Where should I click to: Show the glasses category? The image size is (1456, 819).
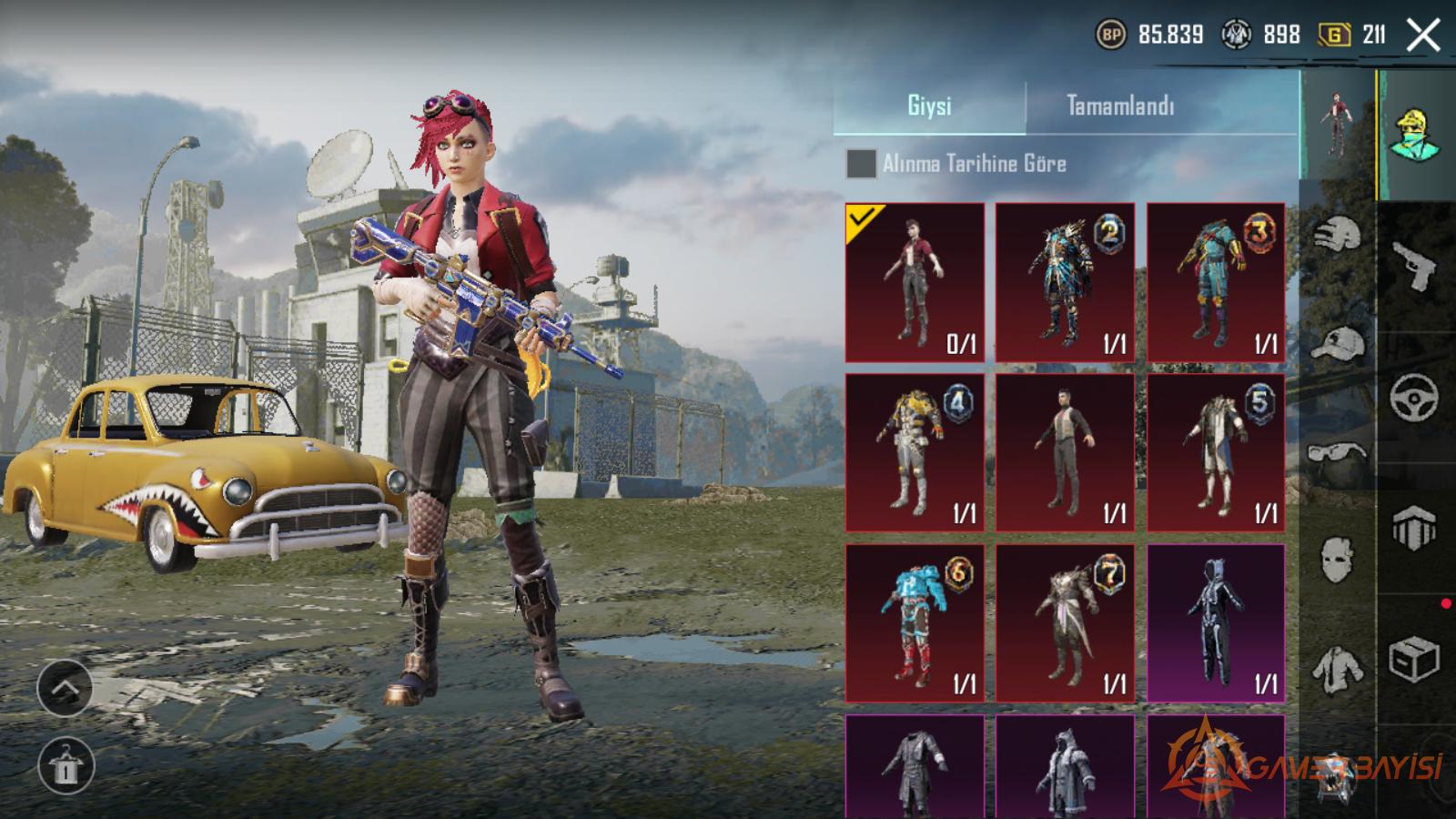tap(1338, 452)
